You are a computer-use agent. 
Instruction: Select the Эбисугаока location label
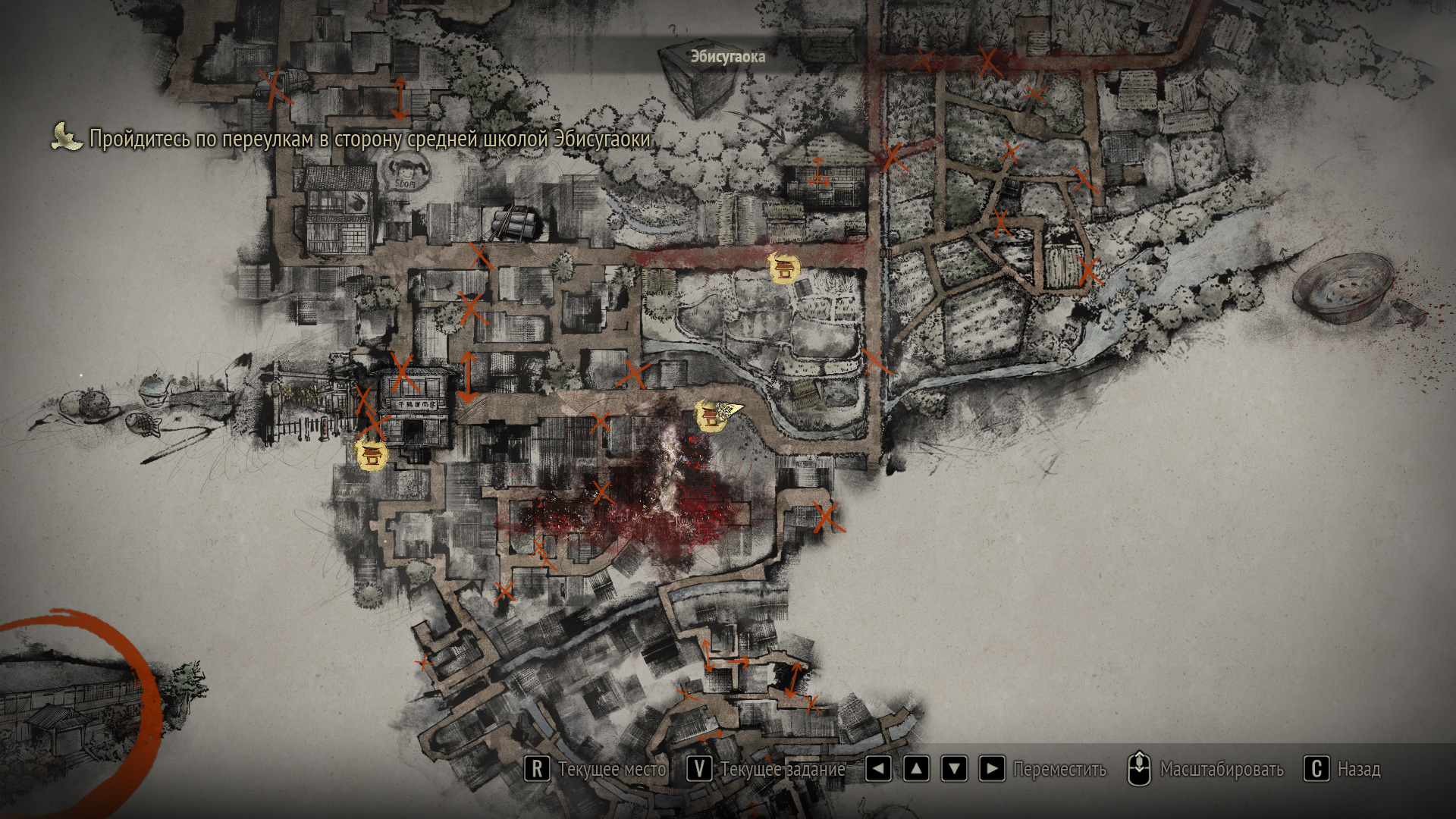727,57
